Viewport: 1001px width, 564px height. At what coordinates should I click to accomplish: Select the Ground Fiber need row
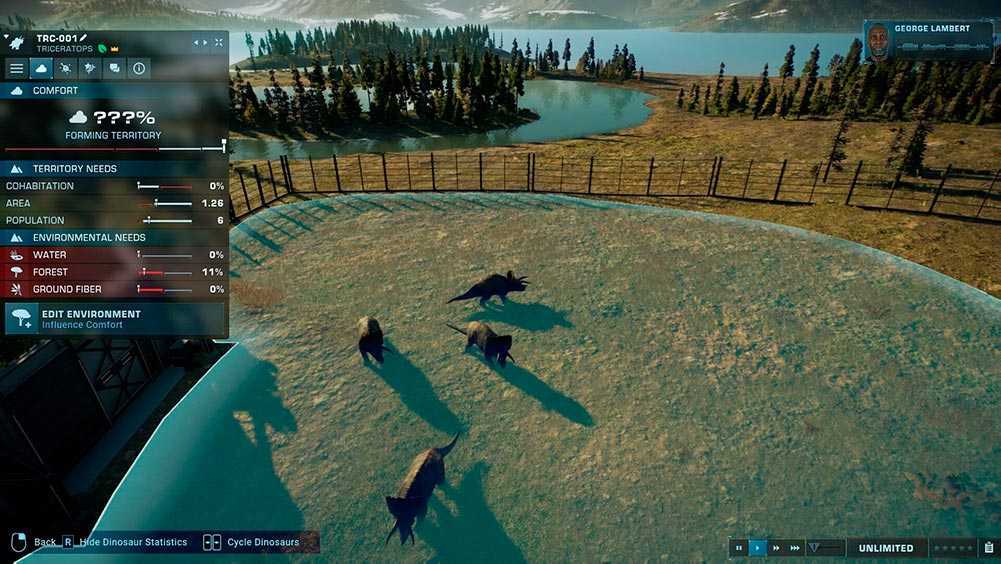tap(115, 289)
